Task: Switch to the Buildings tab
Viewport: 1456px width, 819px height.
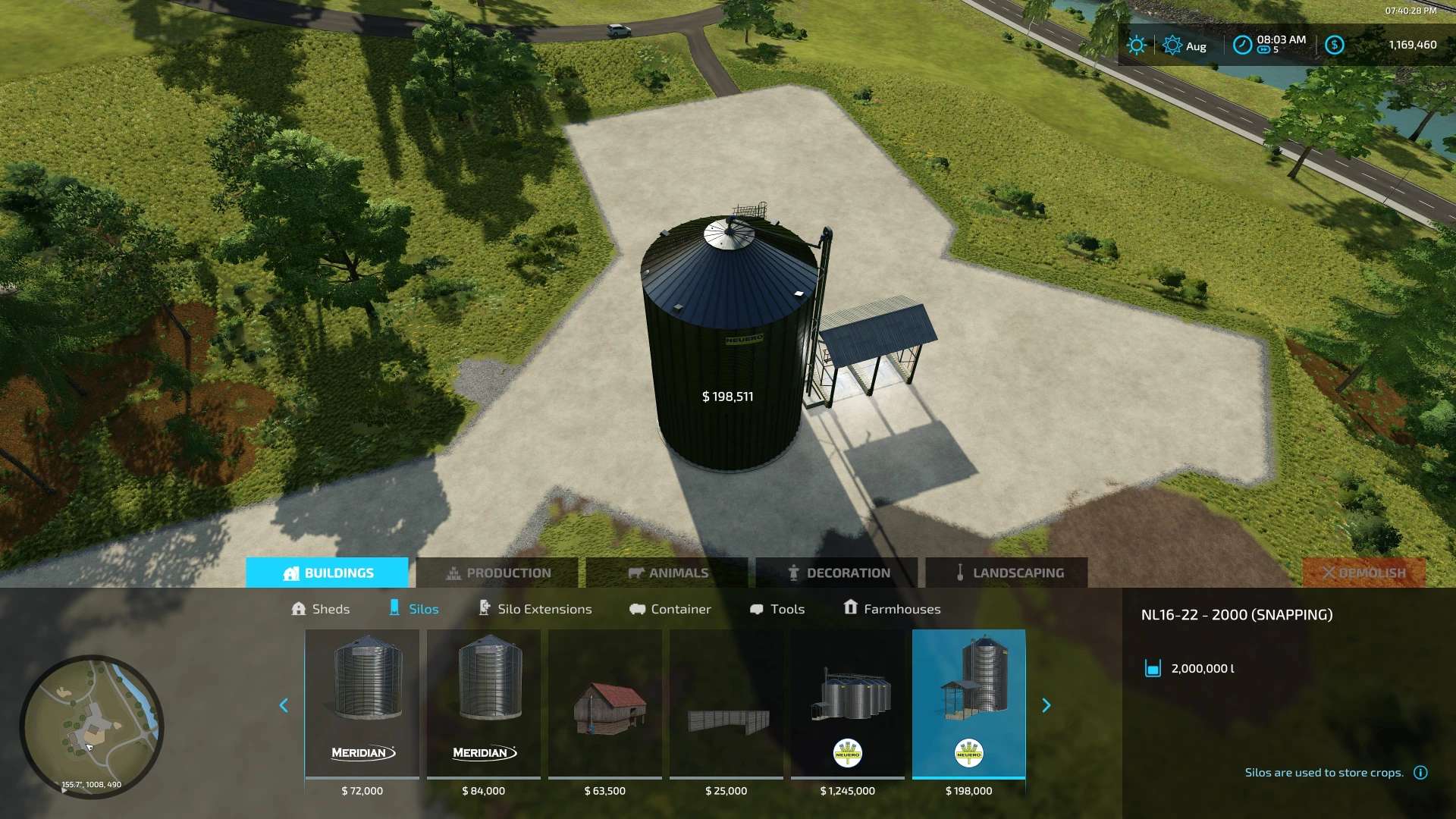Action: tap(328, 573)
